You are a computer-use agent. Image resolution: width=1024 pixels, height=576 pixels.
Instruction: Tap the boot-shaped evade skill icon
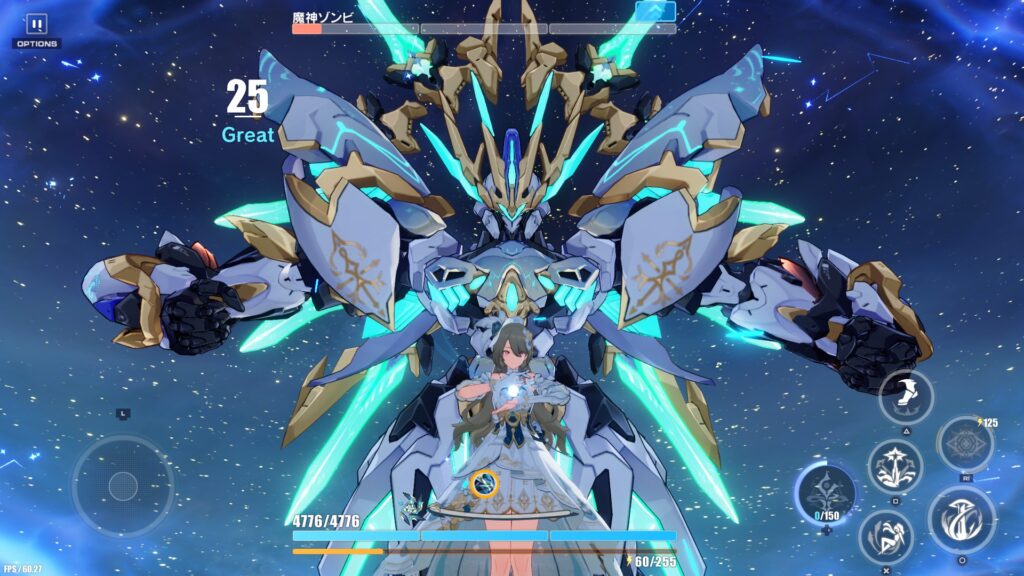click(x=906, y=396)
